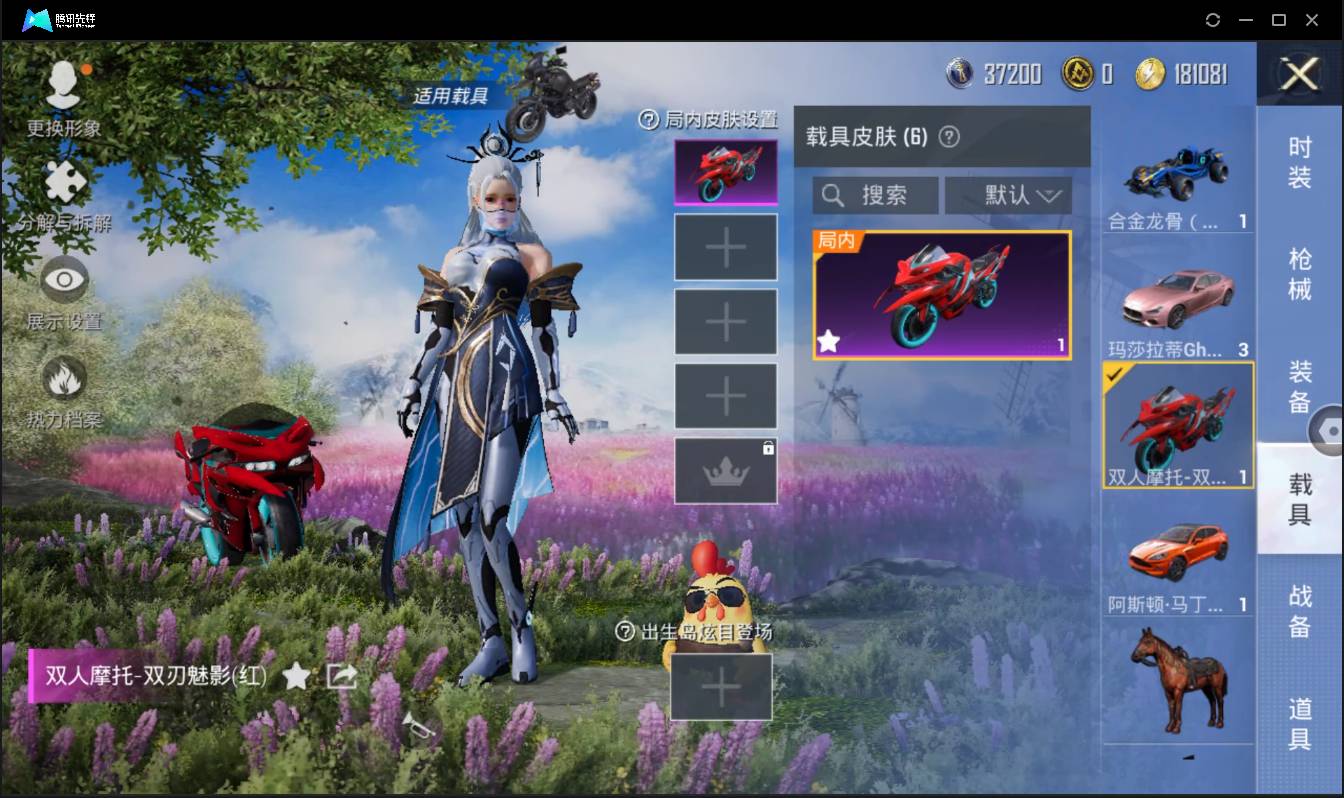
Task: Click the silver coin currency icon
Action: pos(957,74)
